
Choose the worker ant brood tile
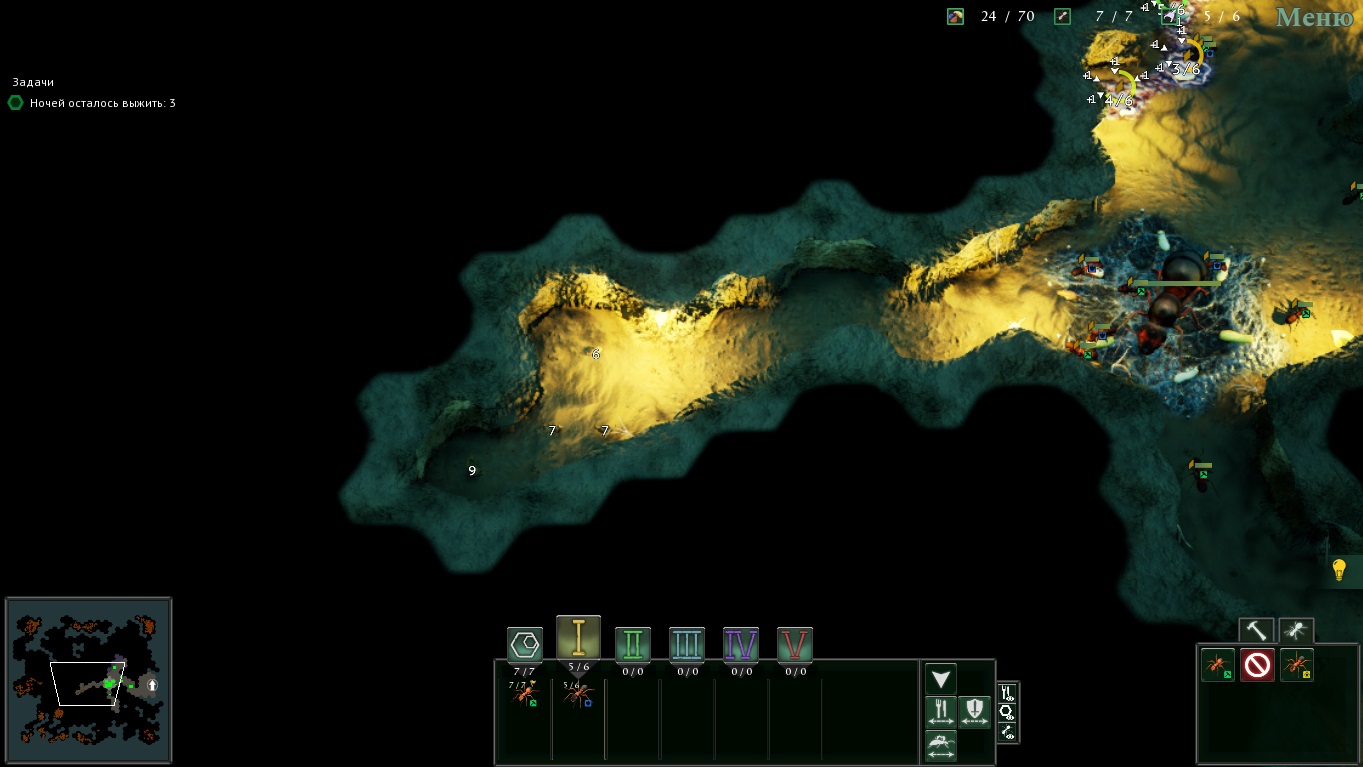[1218, 665]
